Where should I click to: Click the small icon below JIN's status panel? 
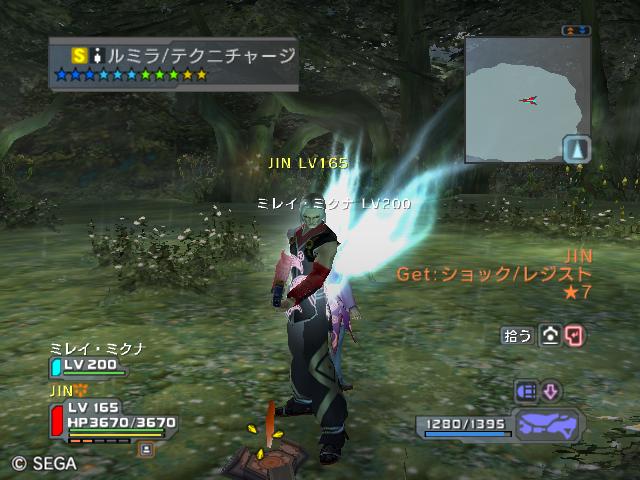click(x=145, y=449)
